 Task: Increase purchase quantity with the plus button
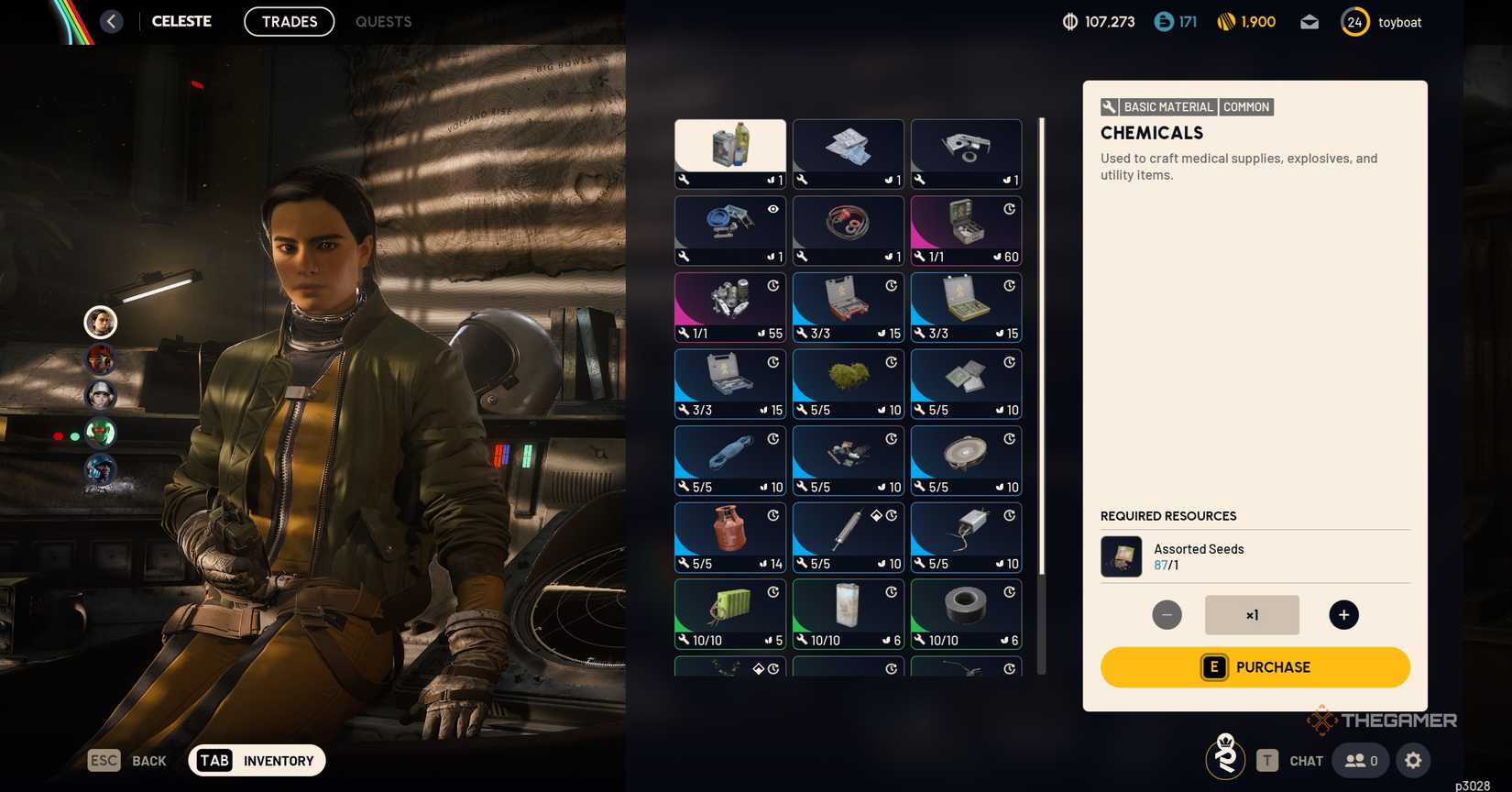pos(1343,614)
